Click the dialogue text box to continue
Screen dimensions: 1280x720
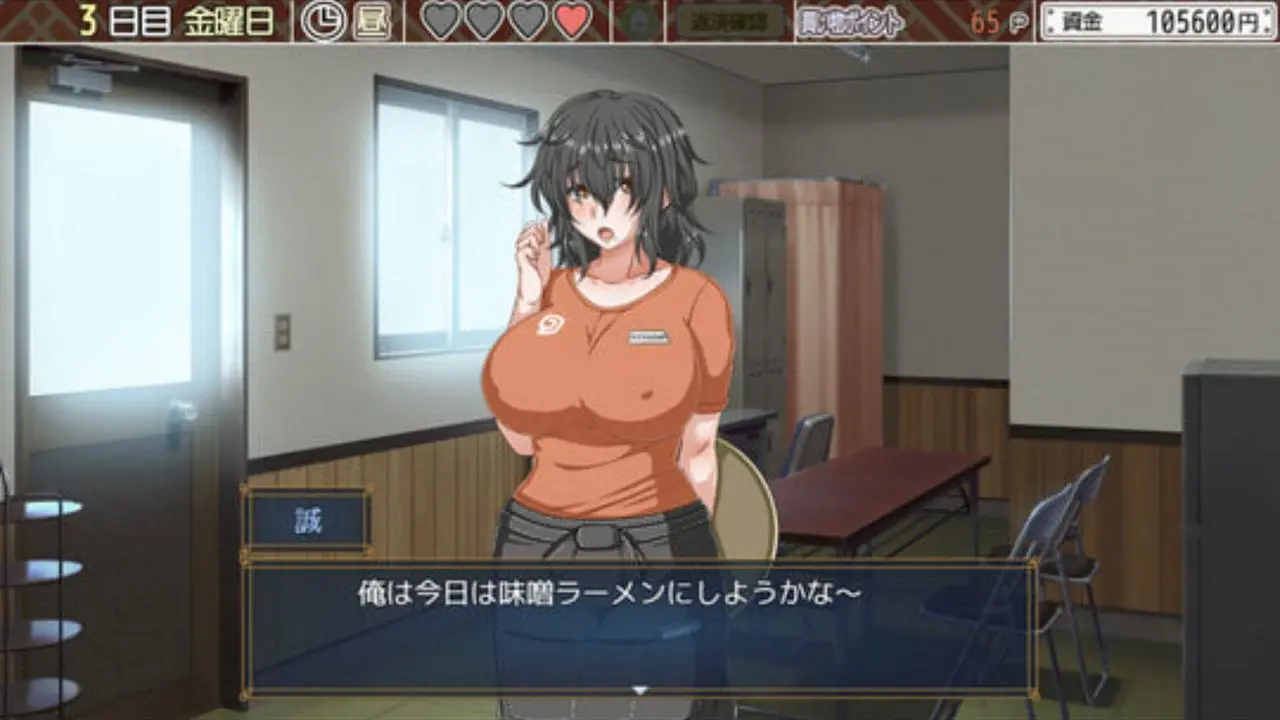click(640, 627)
